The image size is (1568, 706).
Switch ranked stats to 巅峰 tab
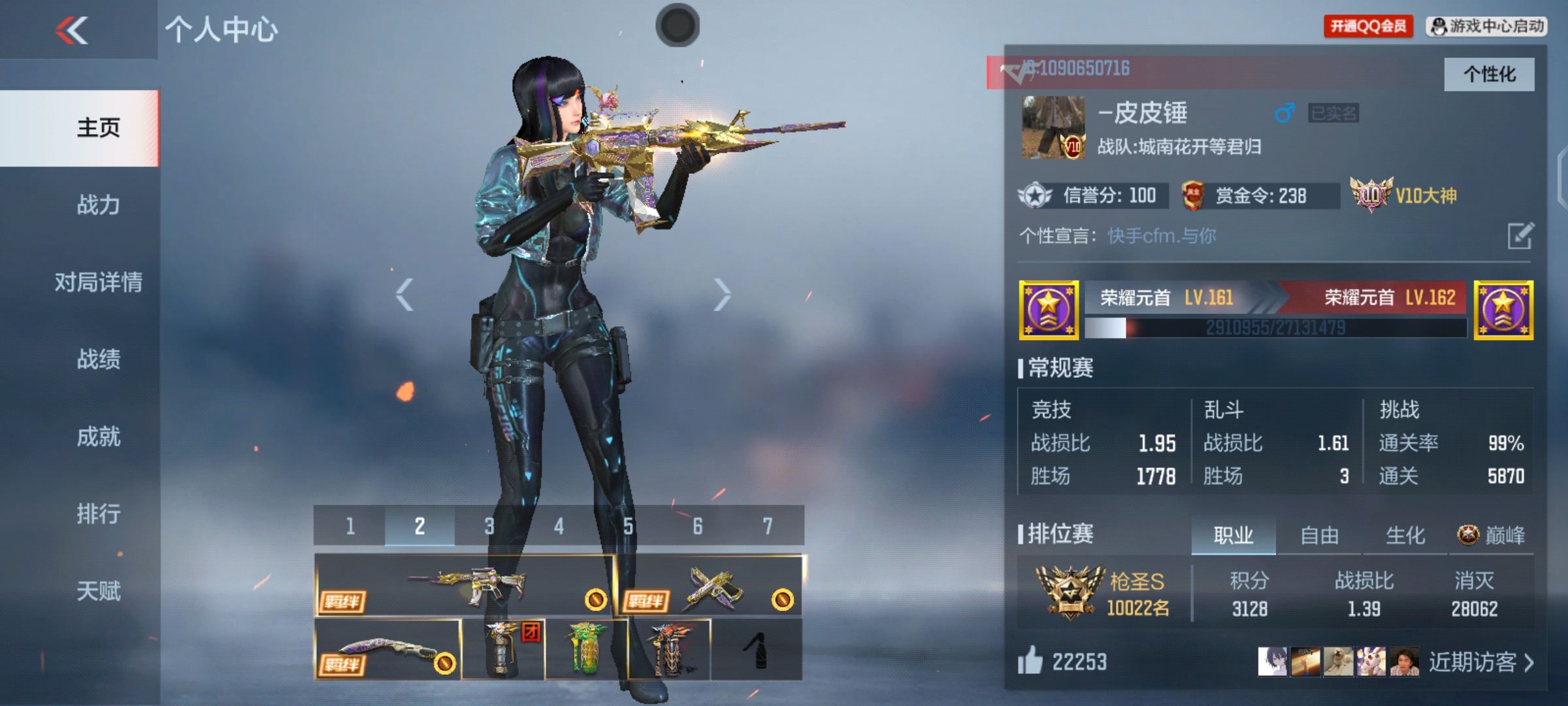pos(1492,535)
